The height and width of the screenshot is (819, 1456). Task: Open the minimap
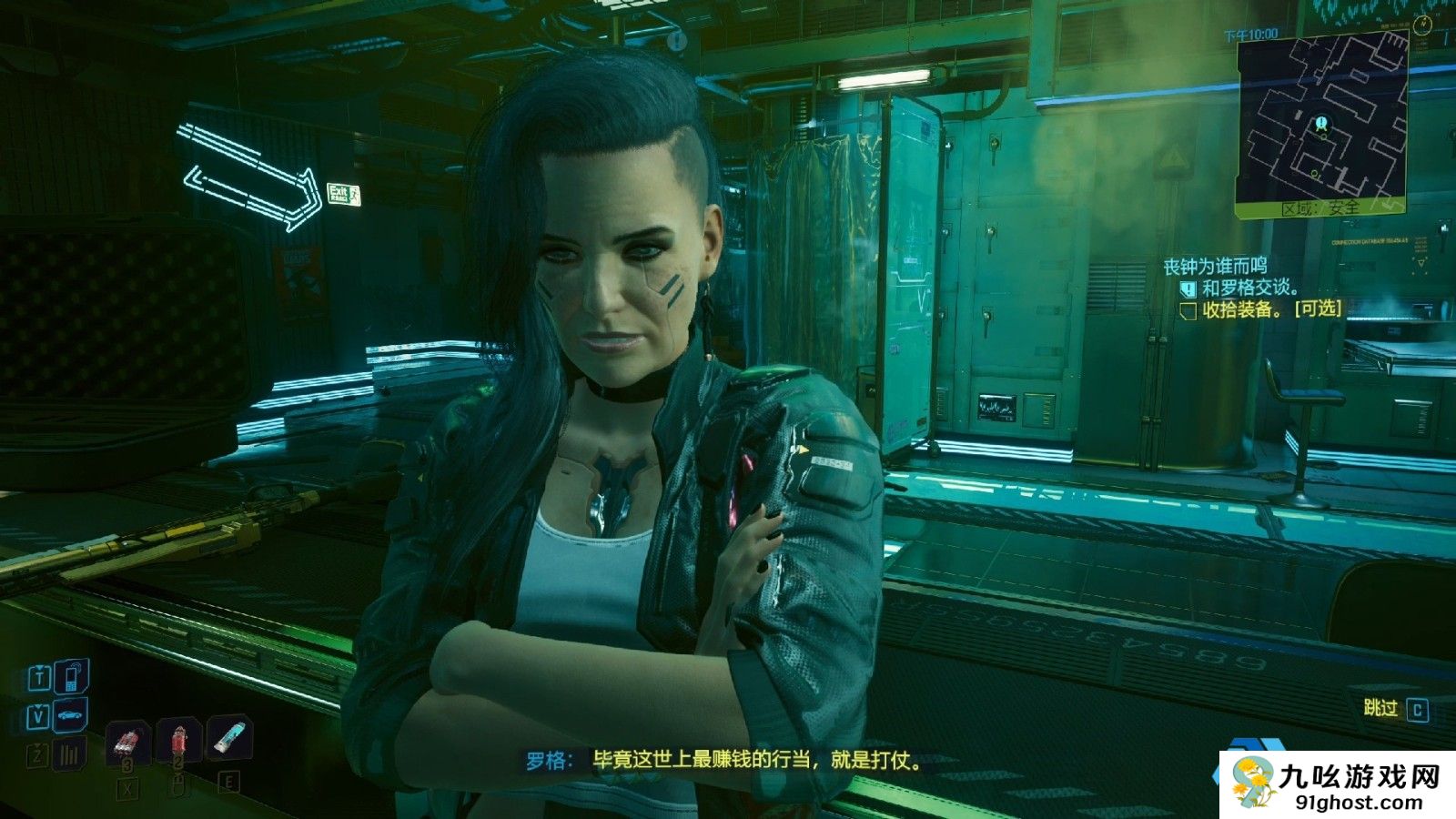point(1321,126)
